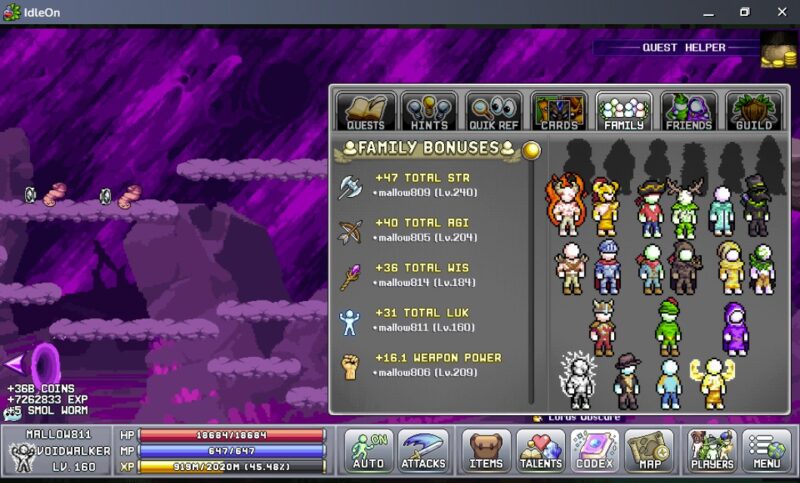Image resolution: width=800 pixels, height=483 pixels.
Task: Click the Quest Helper banner
Action: point(675,47)
